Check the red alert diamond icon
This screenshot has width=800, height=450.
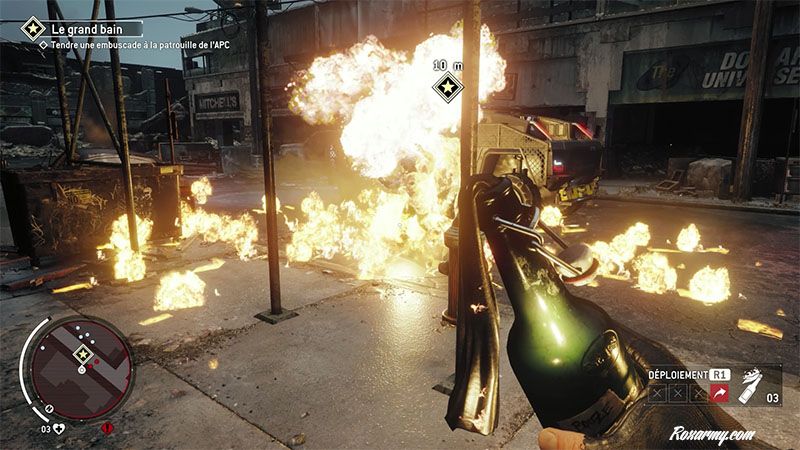[x=108, y=429]
